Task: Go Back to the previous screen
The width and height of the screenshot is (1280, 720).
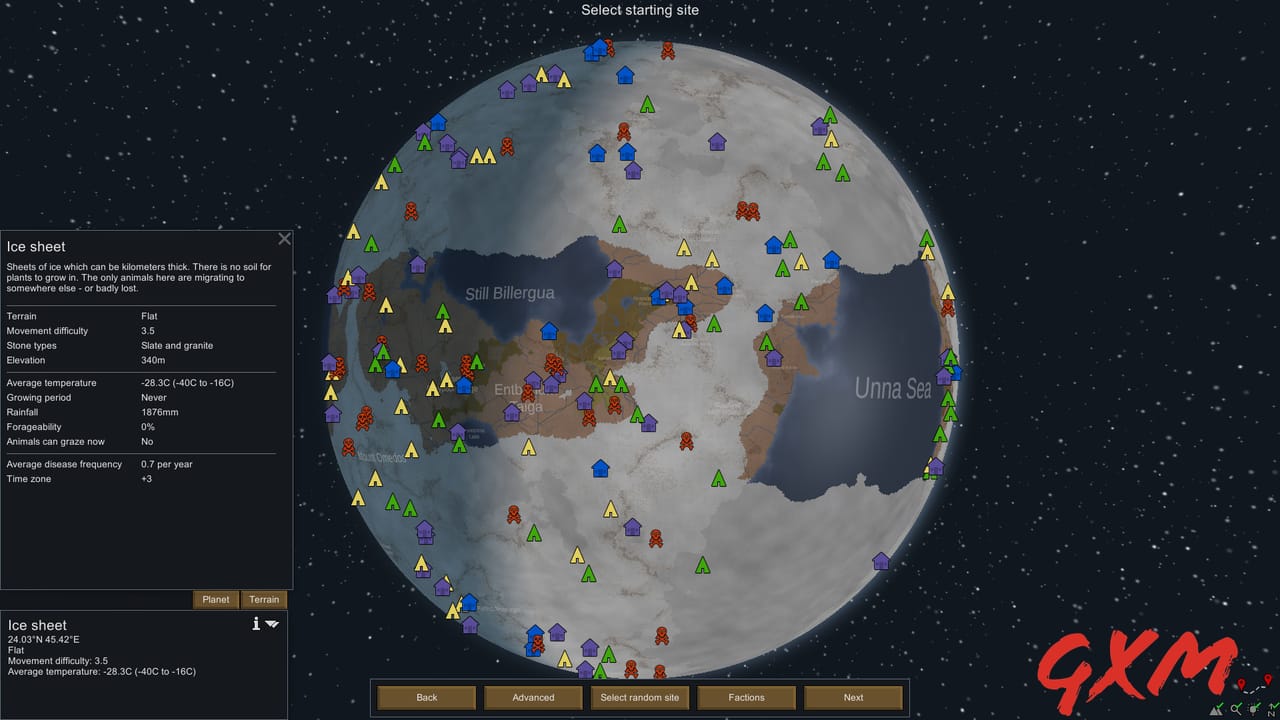Action: (x=426, y=697)
